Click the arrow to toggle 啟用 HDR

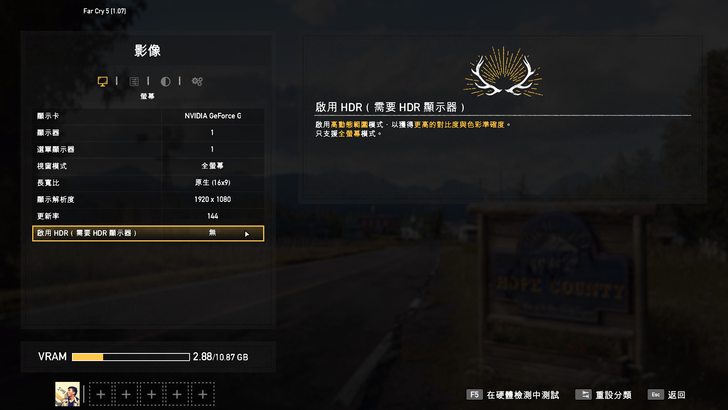pos(247,234)
